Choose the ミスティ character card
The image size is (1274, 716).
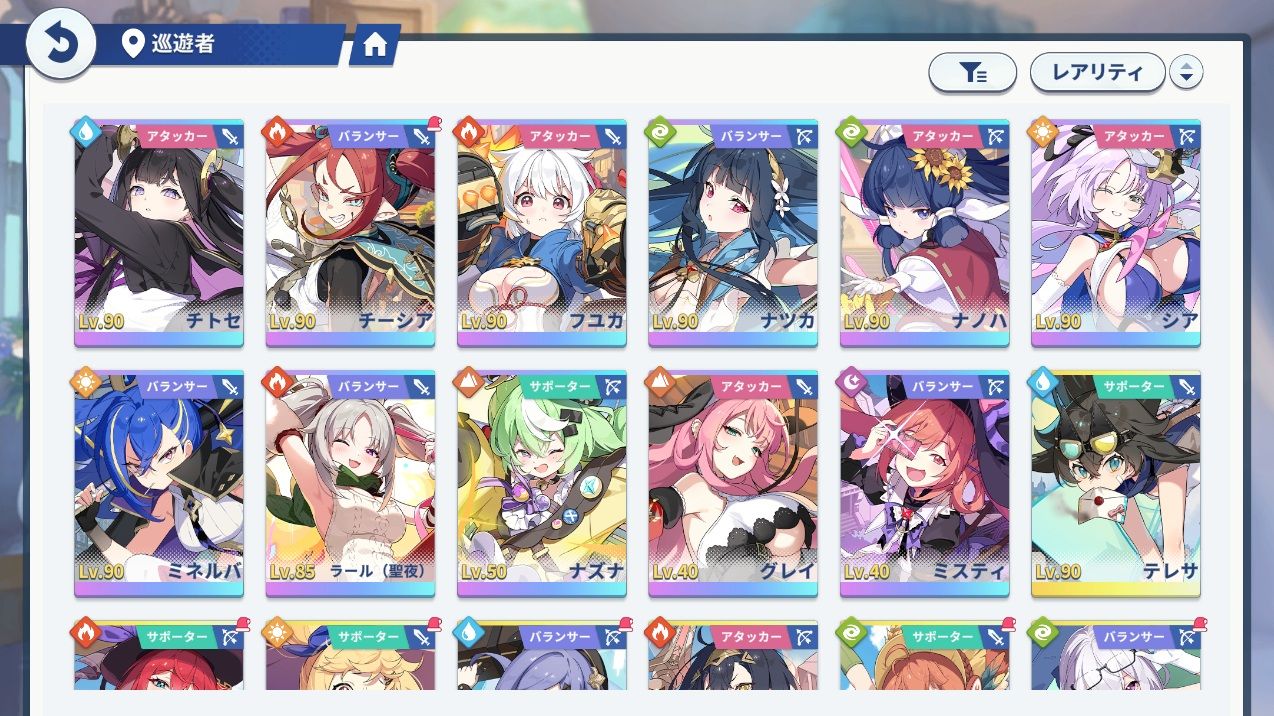924,485
